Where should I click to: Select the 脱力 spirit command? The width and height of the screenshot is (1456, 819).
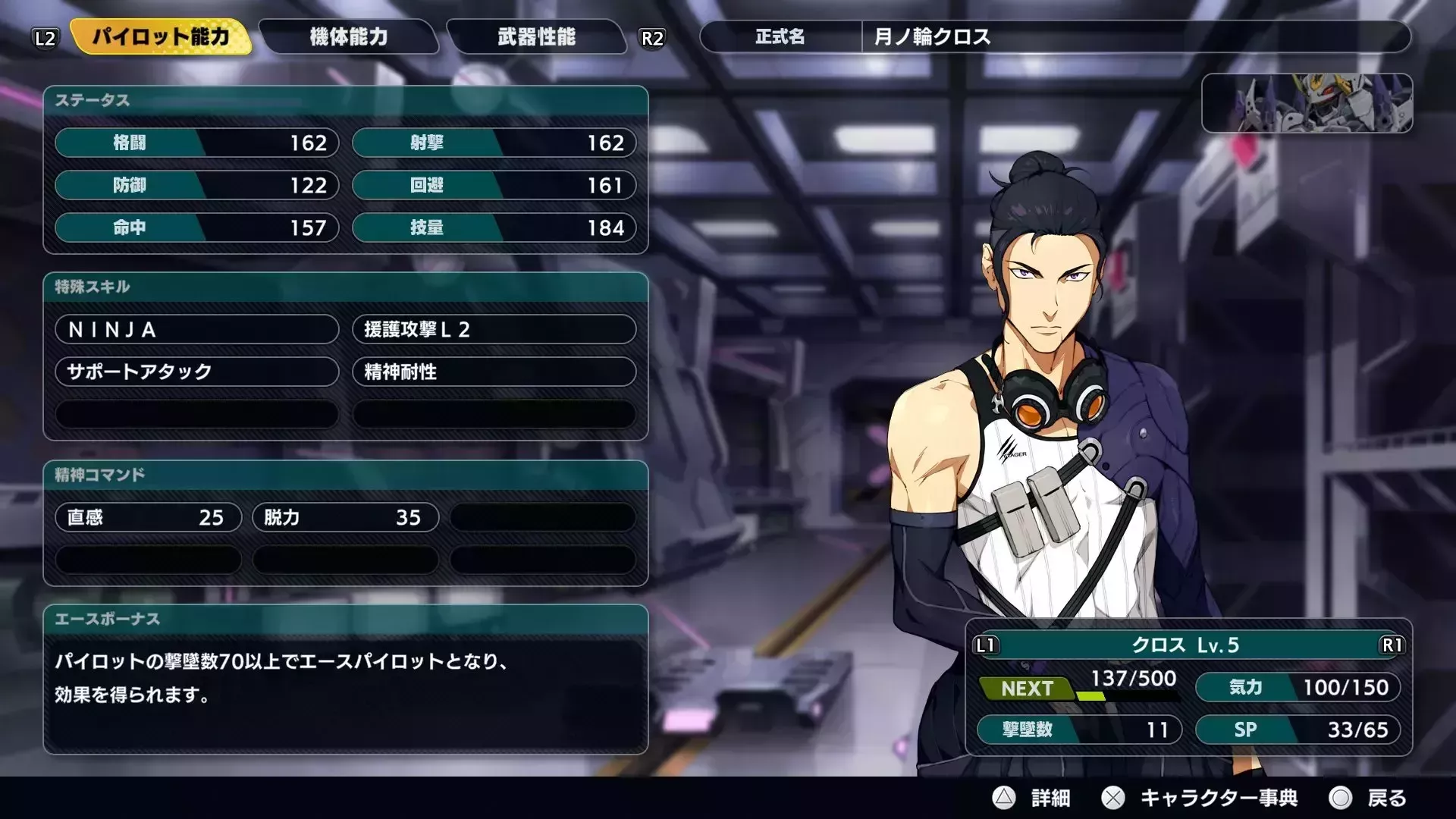(x=344, y=517)
